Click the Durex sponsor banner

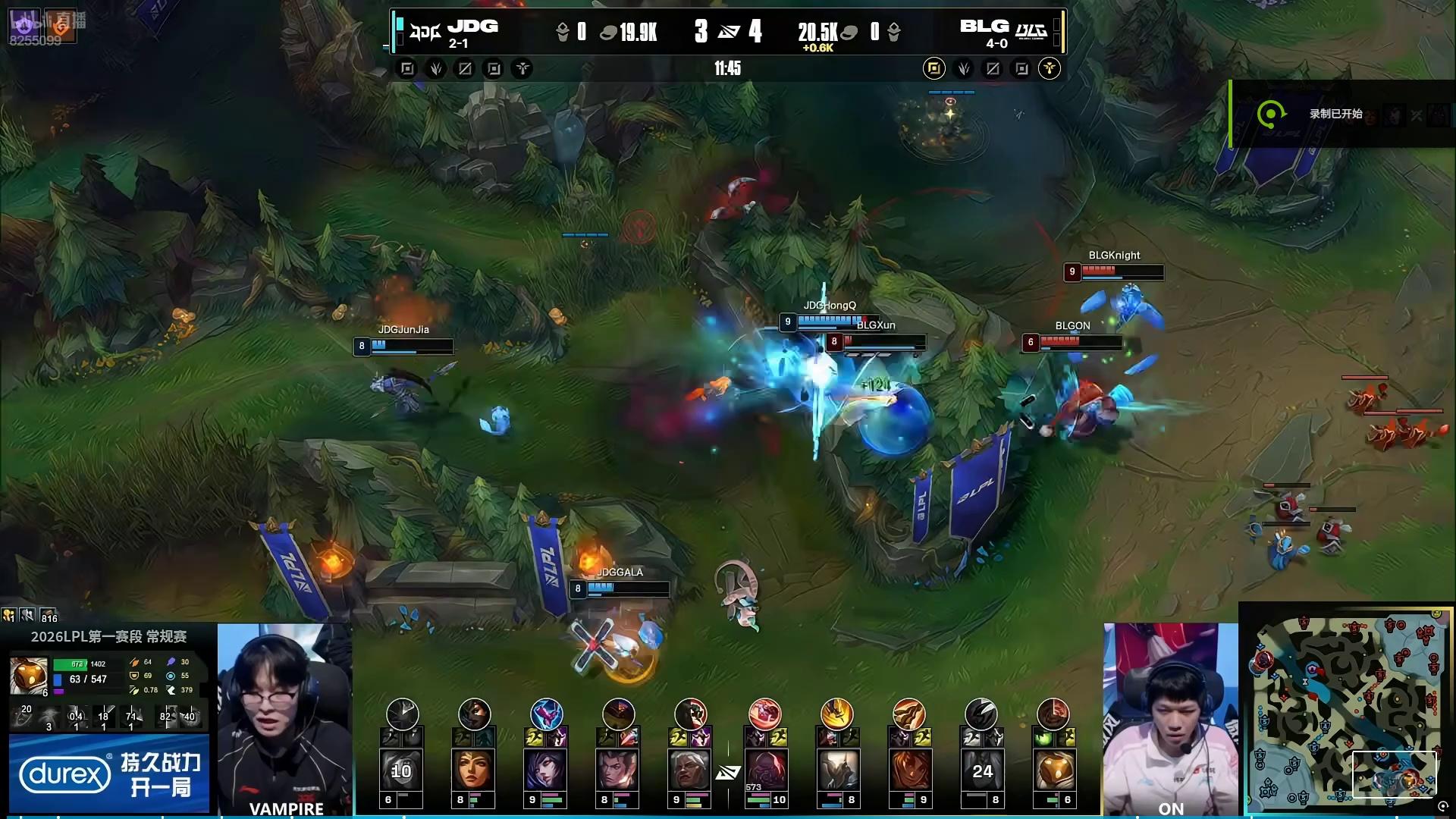[x=109, y=774]
